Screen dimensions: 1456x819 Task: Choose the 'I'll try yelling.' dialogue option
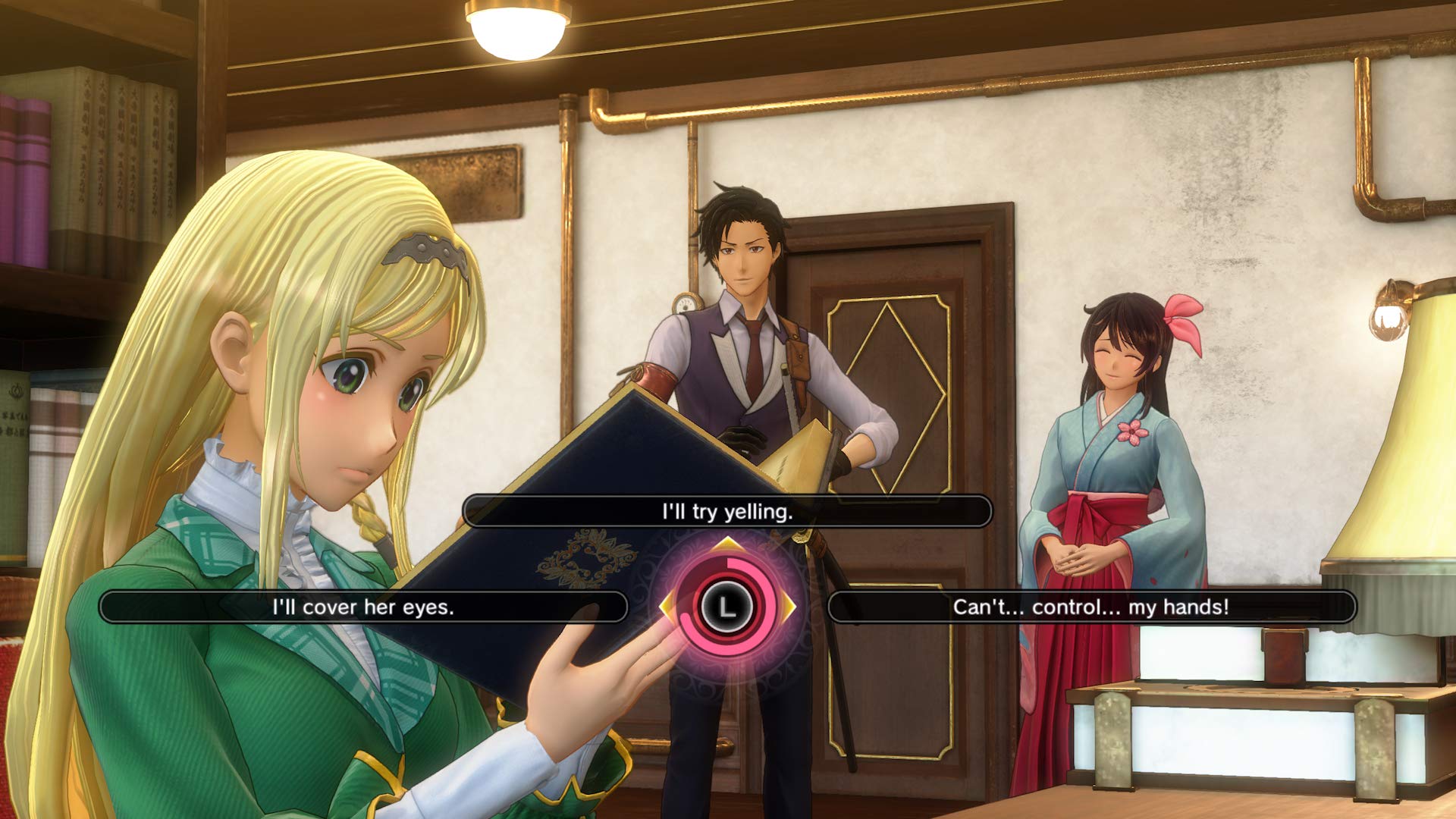[728, 511]
